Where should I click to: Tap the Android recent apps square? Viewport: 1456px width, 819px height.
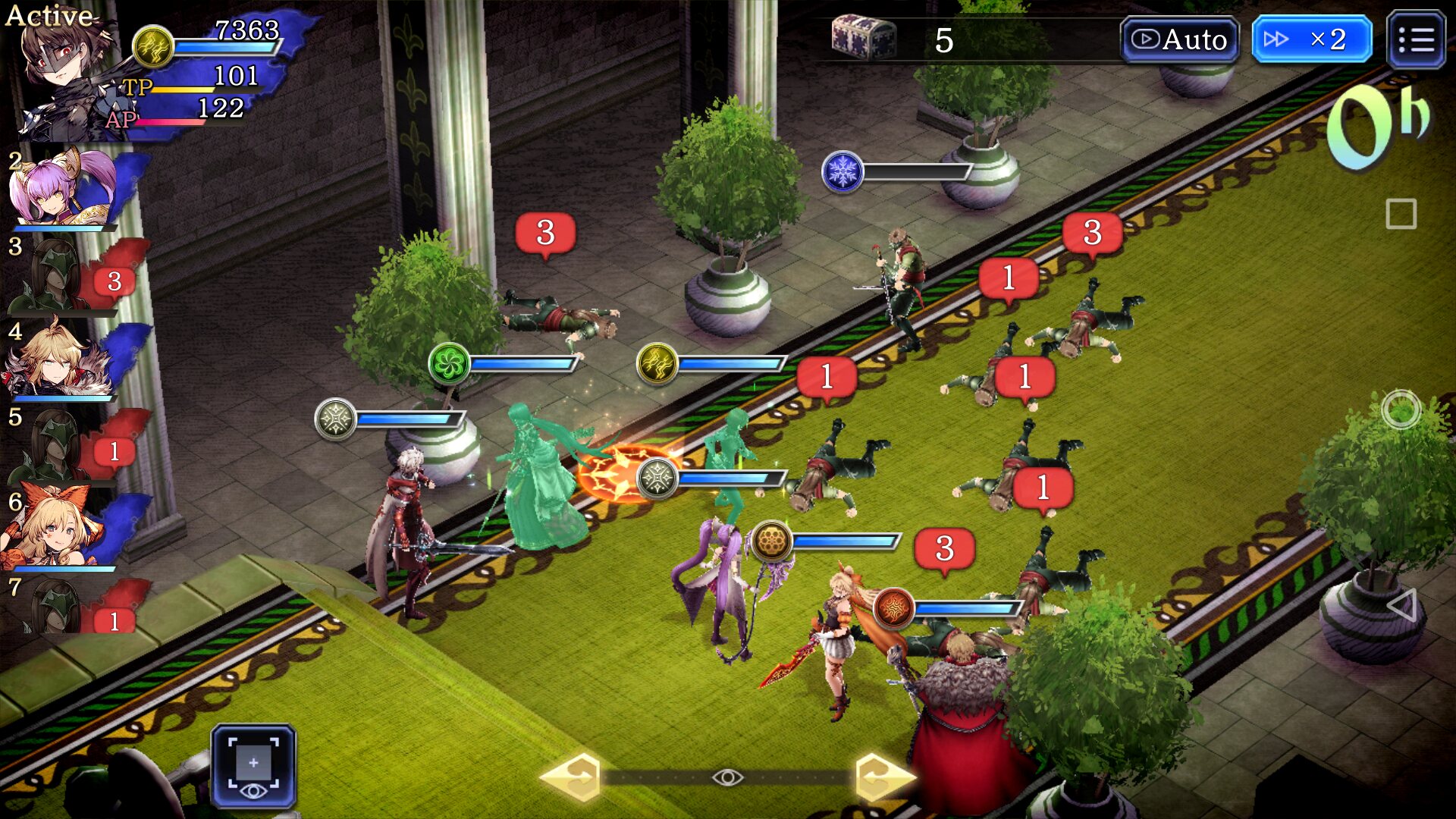coord(1401,214)
